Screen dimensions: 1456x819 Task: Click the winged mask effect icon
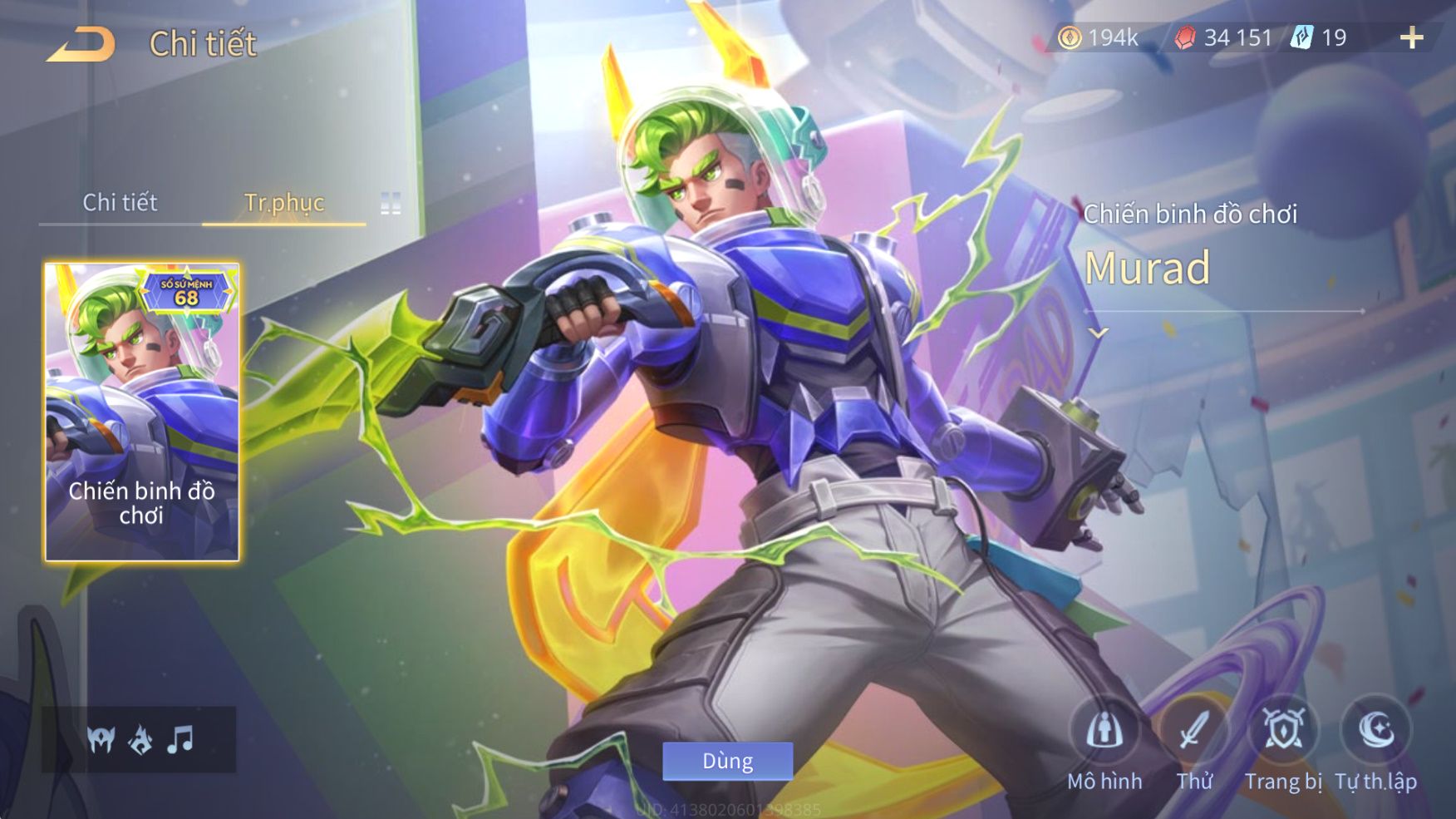101,738
